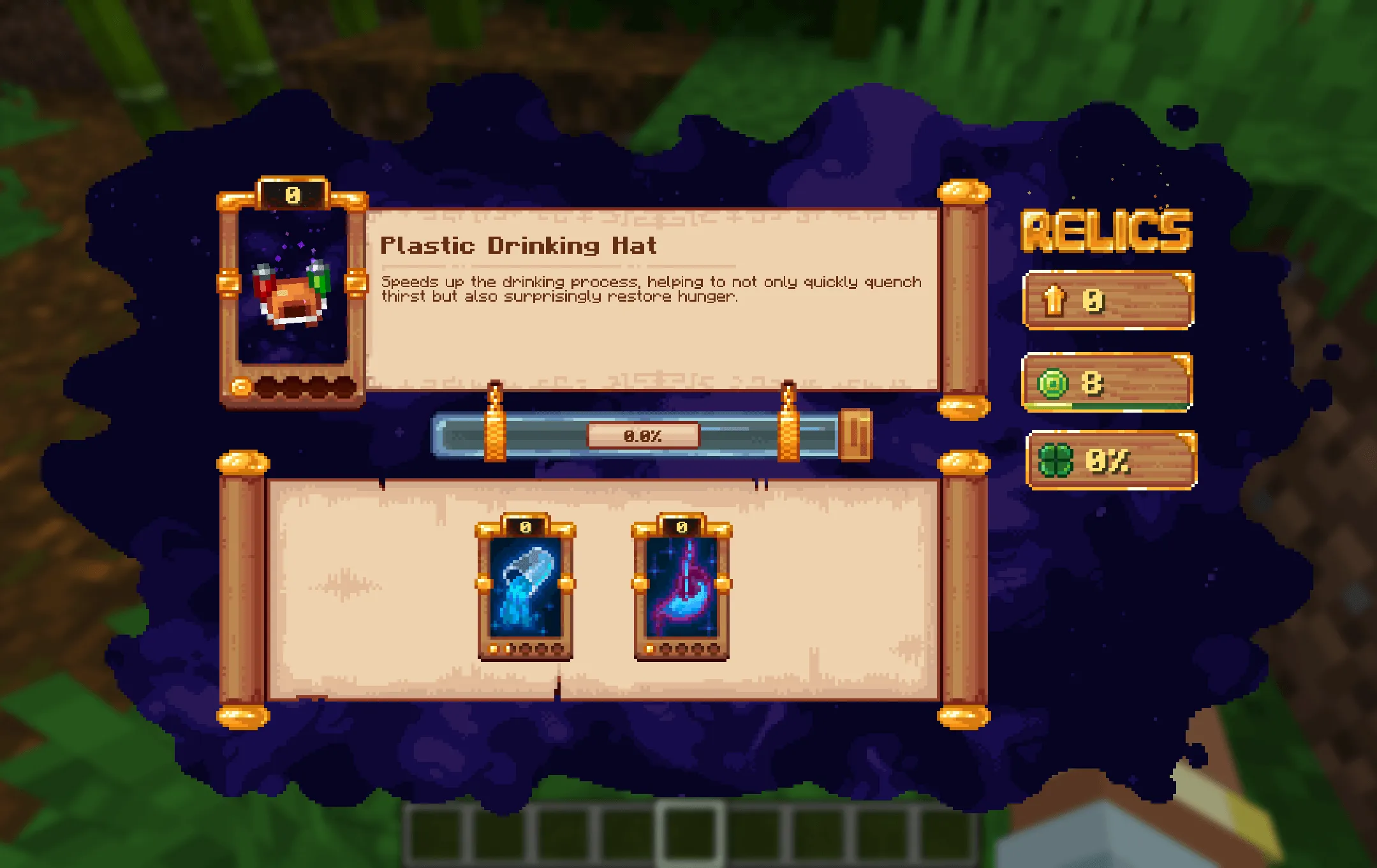The height and width of the screenshot is (868, 1377).
Task: Click the 0.0% progress label
Action: 644,436
